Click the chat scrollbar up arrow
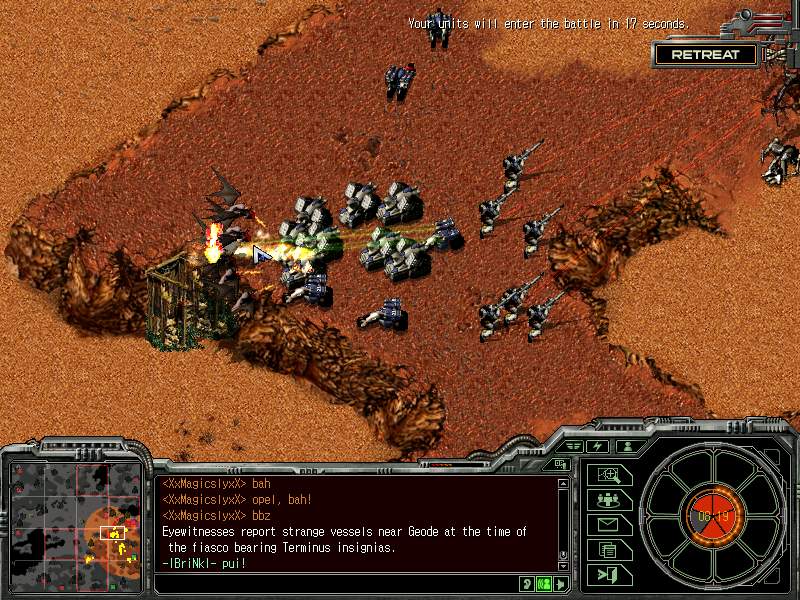Image resolution: width=800 pixels, height=600 pixels. coord(562,484)
